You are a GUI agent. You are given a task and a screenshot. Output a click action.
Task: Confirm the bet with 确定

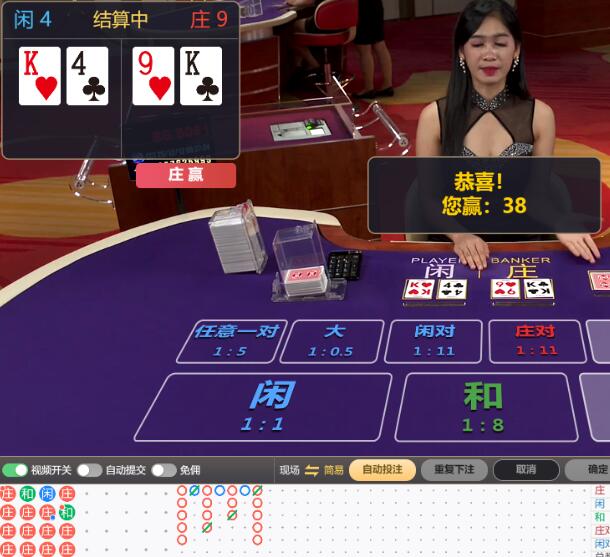pos(594,470)
